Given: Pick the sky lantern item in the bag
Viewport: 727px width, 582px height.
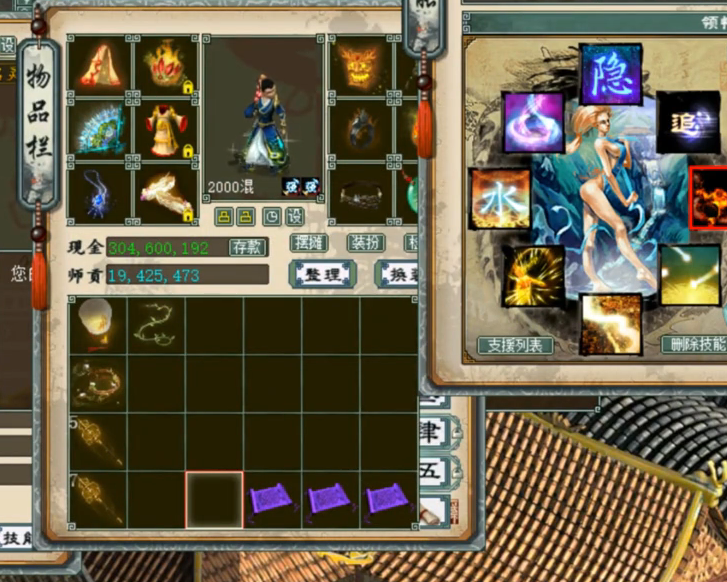Looking at the screenshot, I should (x=98, y=324).
